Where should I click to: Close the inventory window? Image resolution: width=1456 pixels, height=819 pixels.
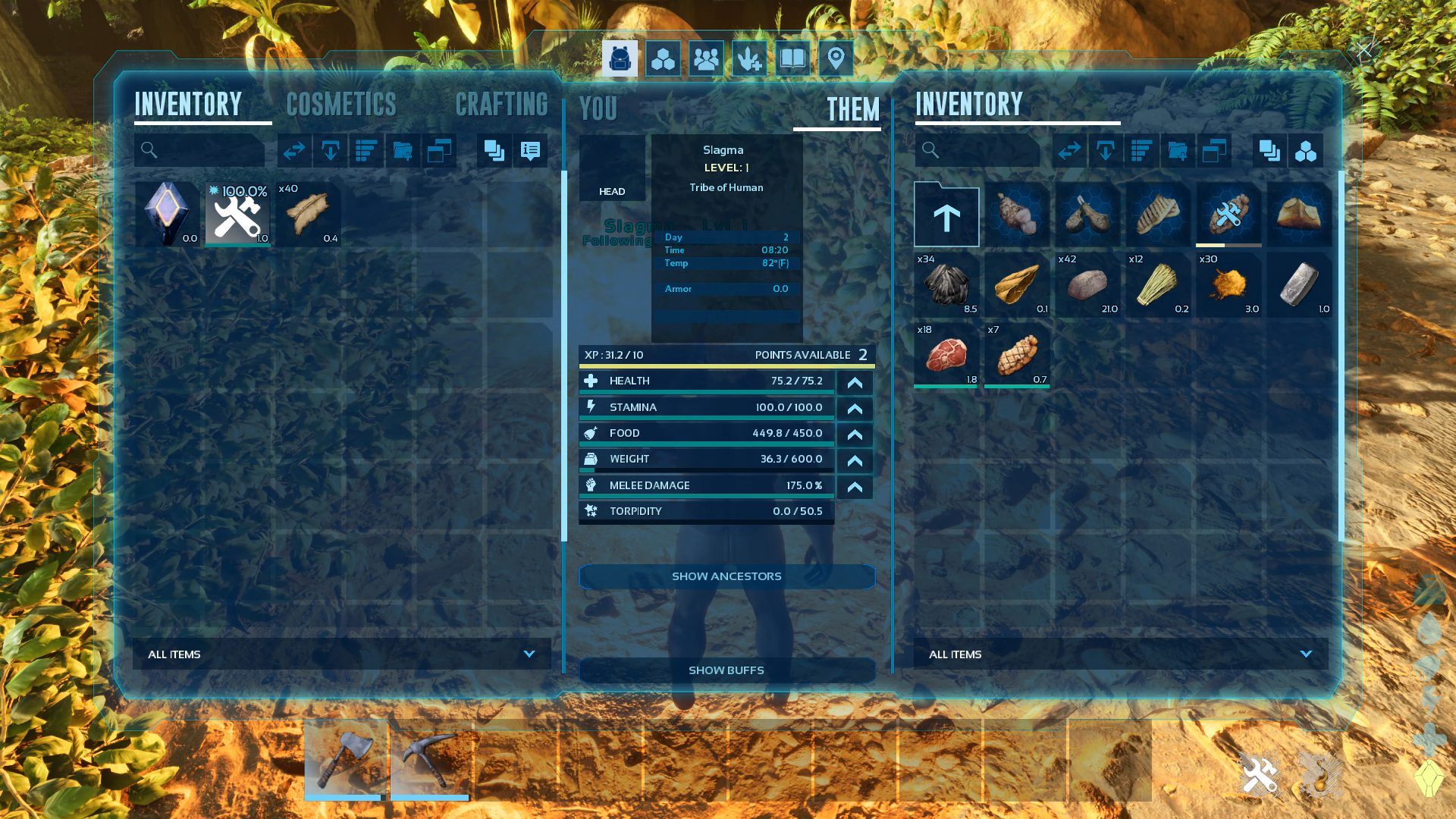tap(1364, 51)
